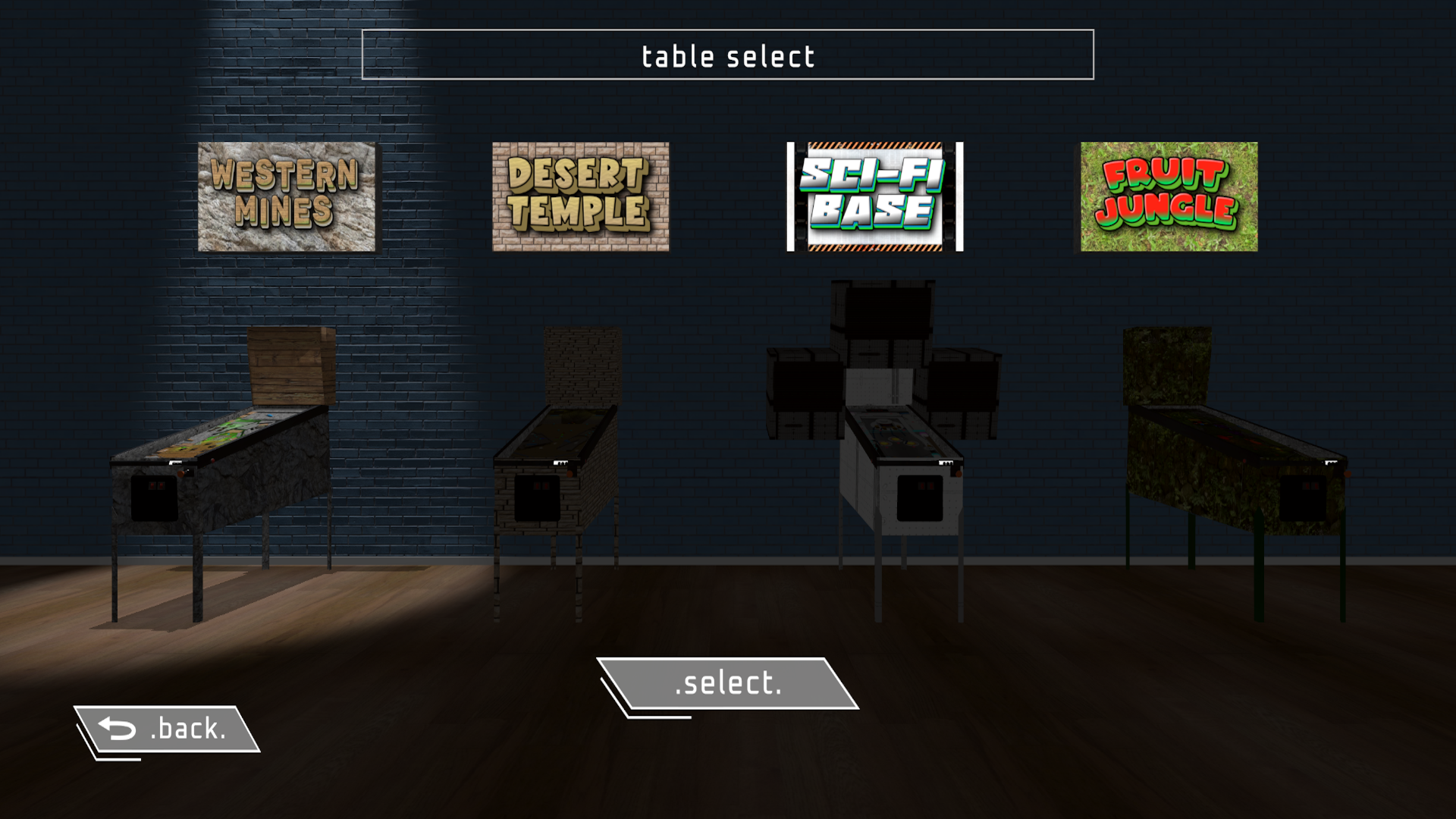Viewport: 1456px width, 819px height.
Task: Select the Sci-Fi Base table sign
Action: pos(874,196)
